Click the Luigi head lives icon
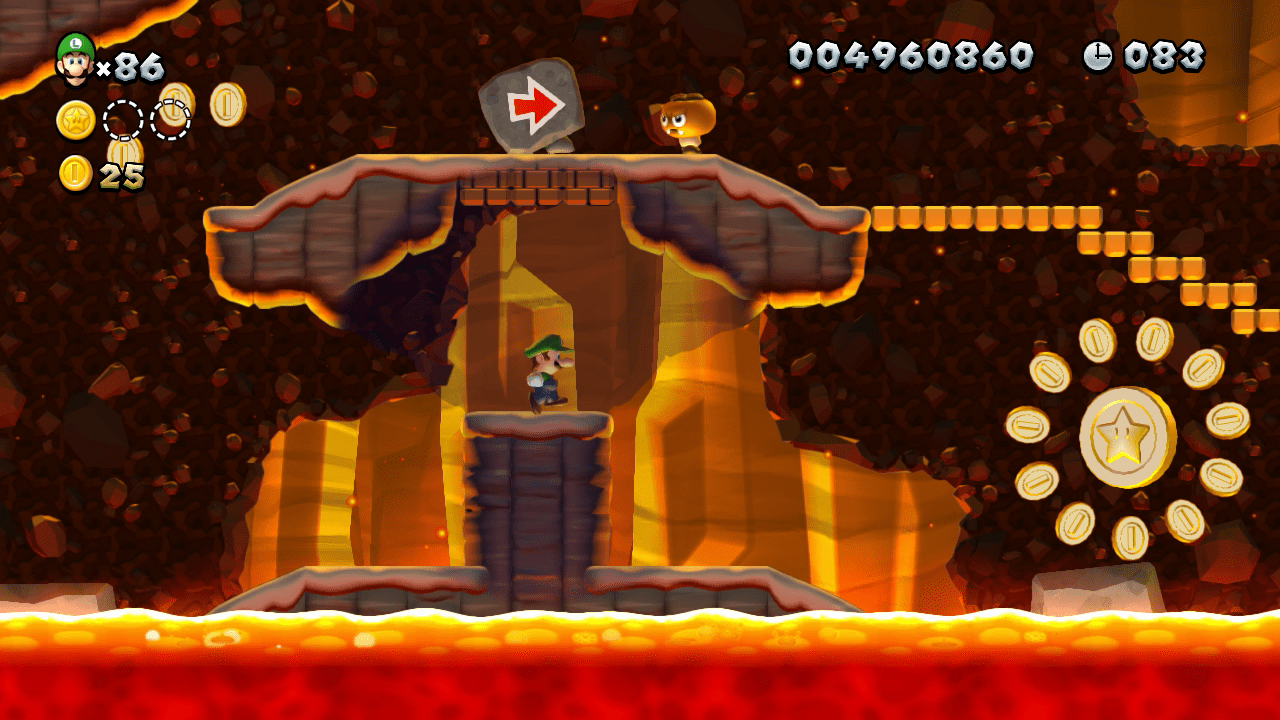 (x=75, y=59)
